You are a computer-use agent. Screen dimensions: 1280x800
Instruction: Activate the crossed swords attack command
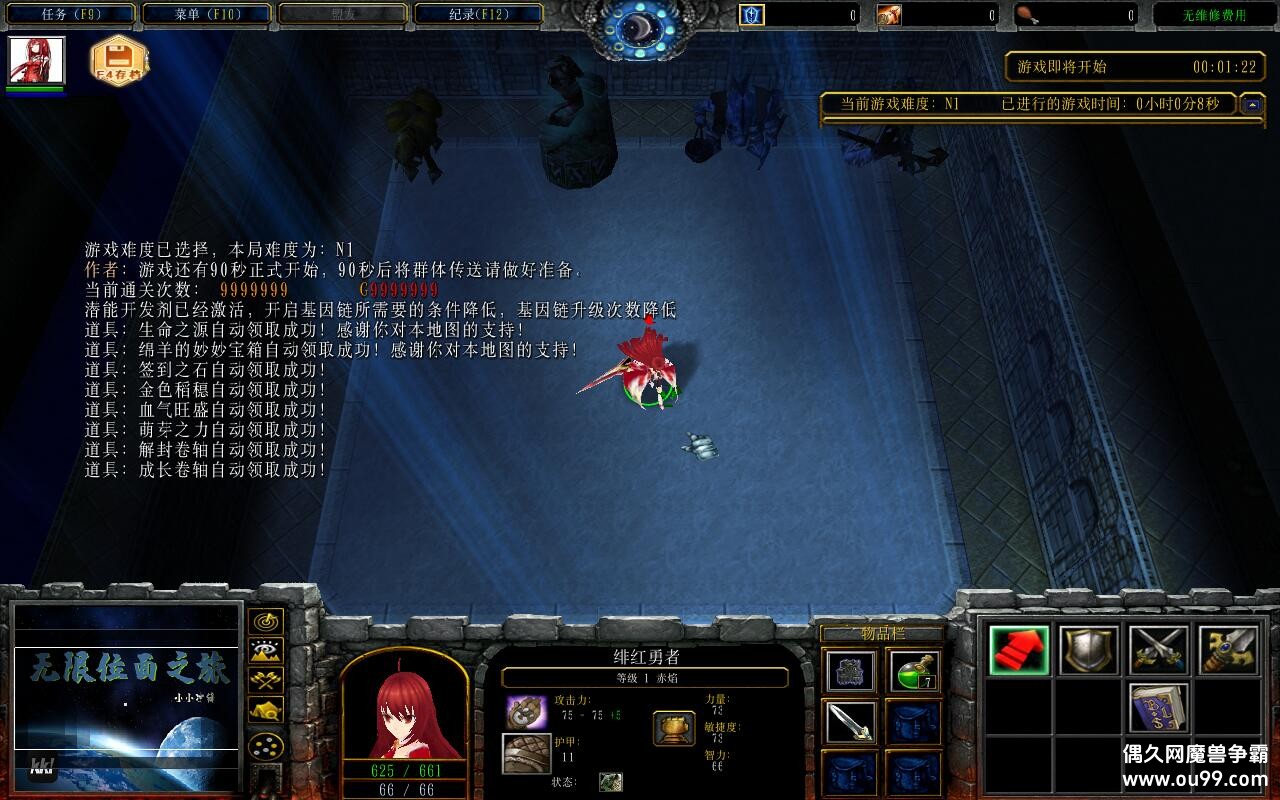point(1157,650)
